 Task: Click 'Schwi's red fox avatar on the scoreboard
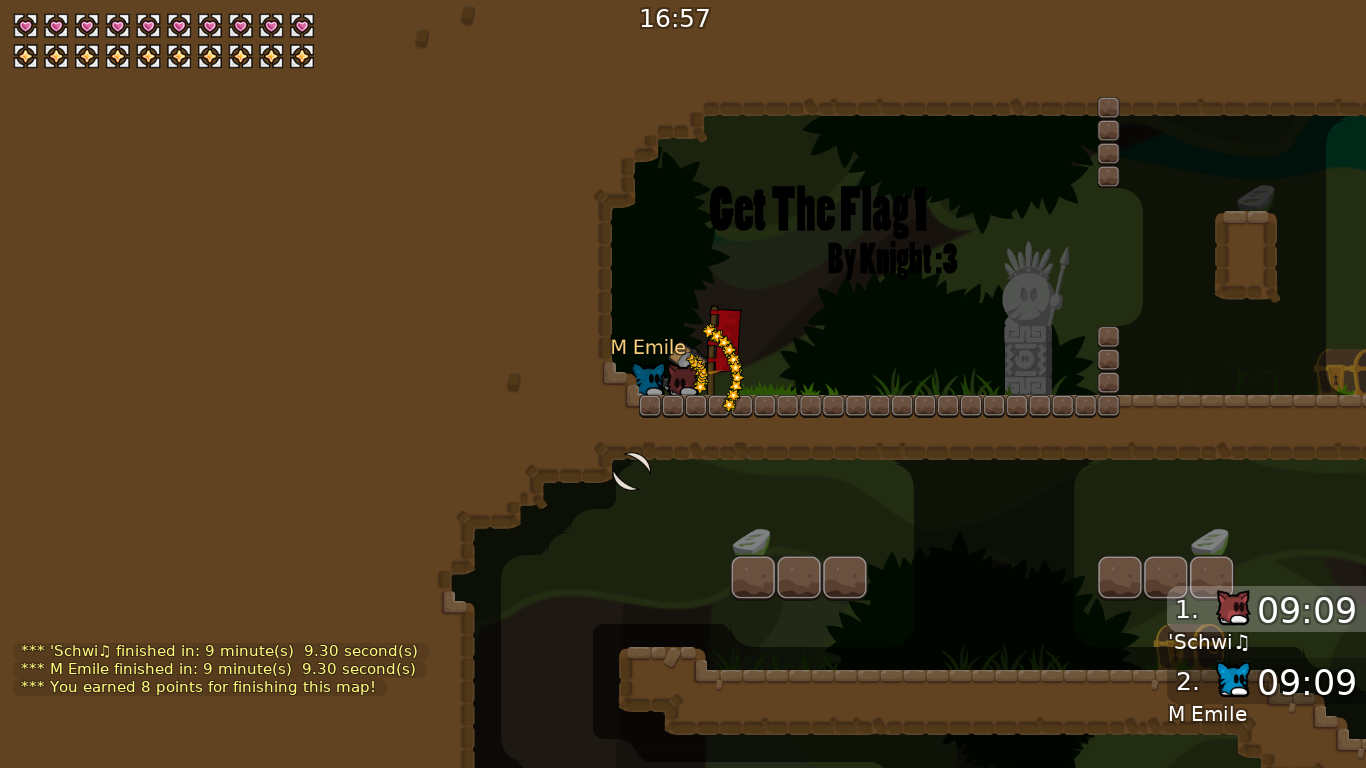(x=1233, y=607)
